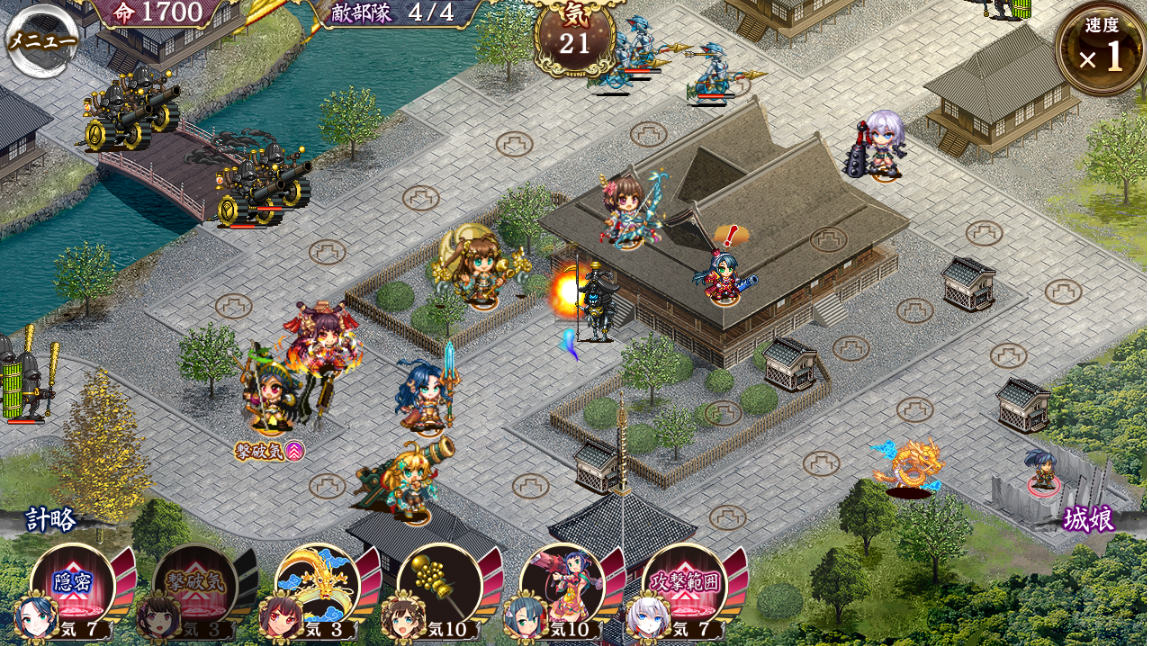Switch to the 計略 tab
The image size is (1149, 646).
(51, 520)
